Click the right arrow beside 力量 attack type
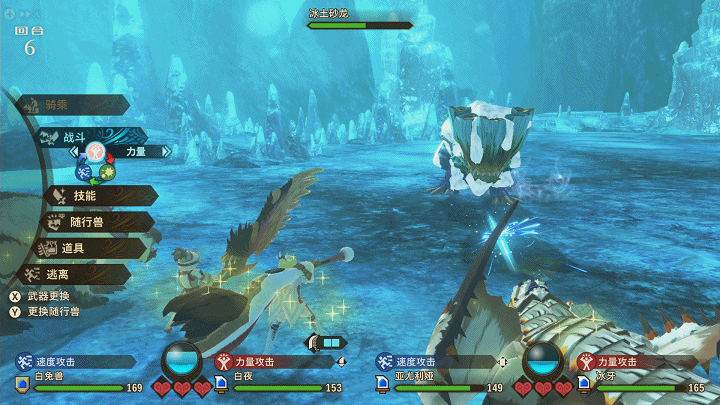The height and width of the screenshot is (405, 720). 166,152
